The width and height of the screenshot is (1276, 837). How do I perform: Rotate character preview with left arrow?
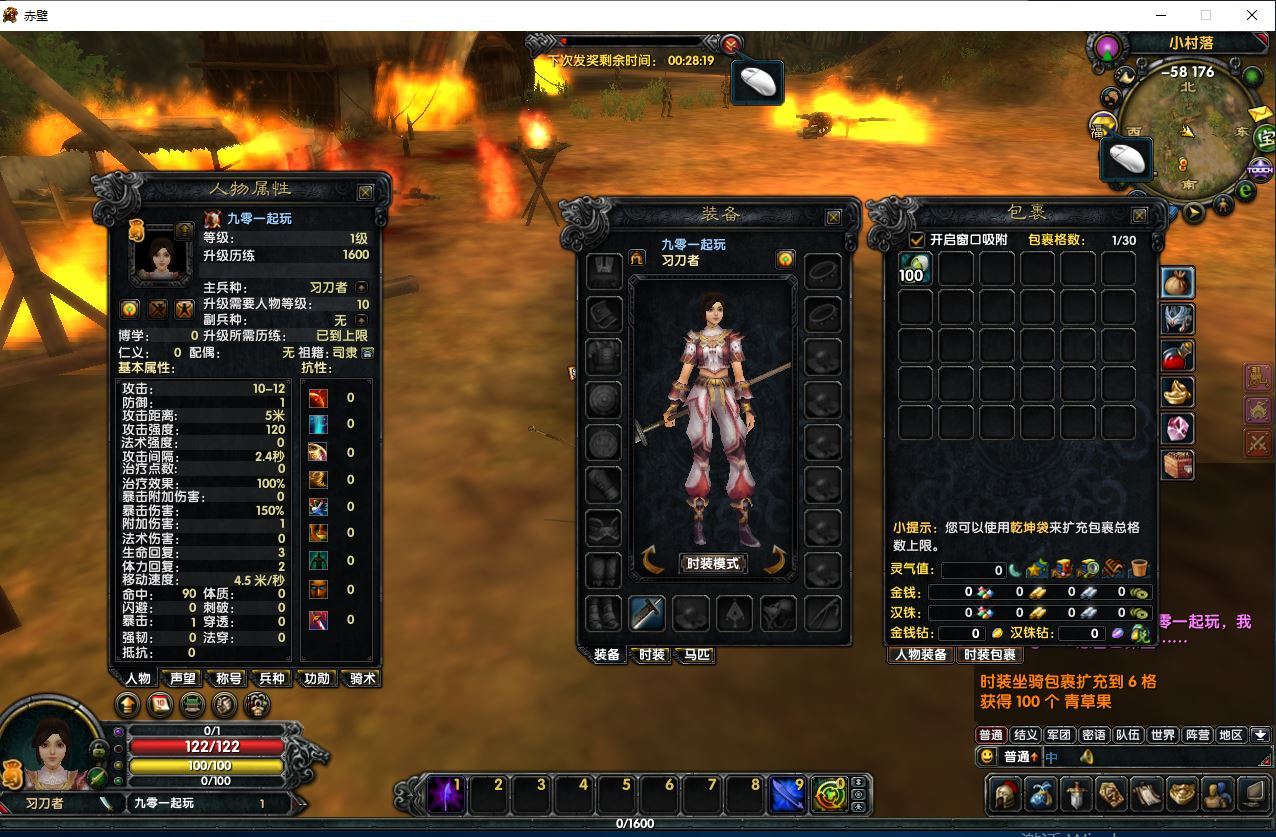[x=653, y=561]
